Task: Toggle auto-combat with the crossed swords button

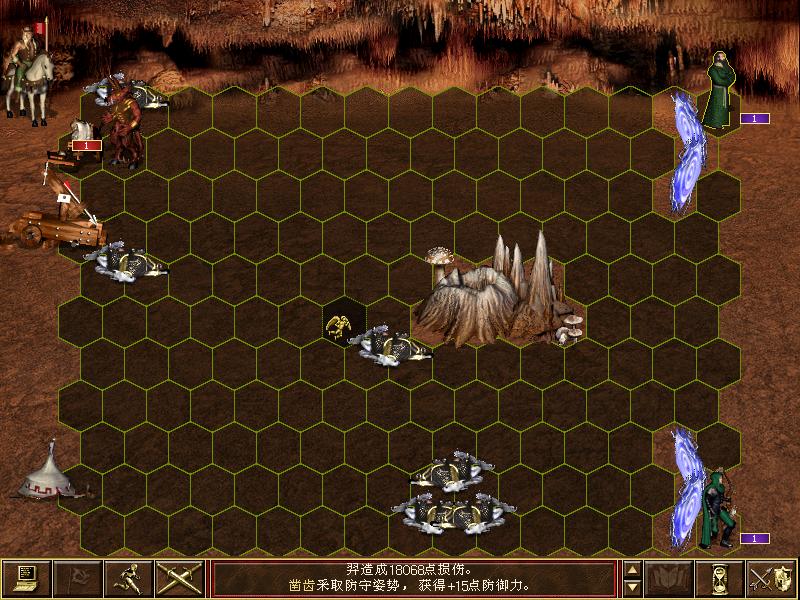Action: (x=180, y=578)
